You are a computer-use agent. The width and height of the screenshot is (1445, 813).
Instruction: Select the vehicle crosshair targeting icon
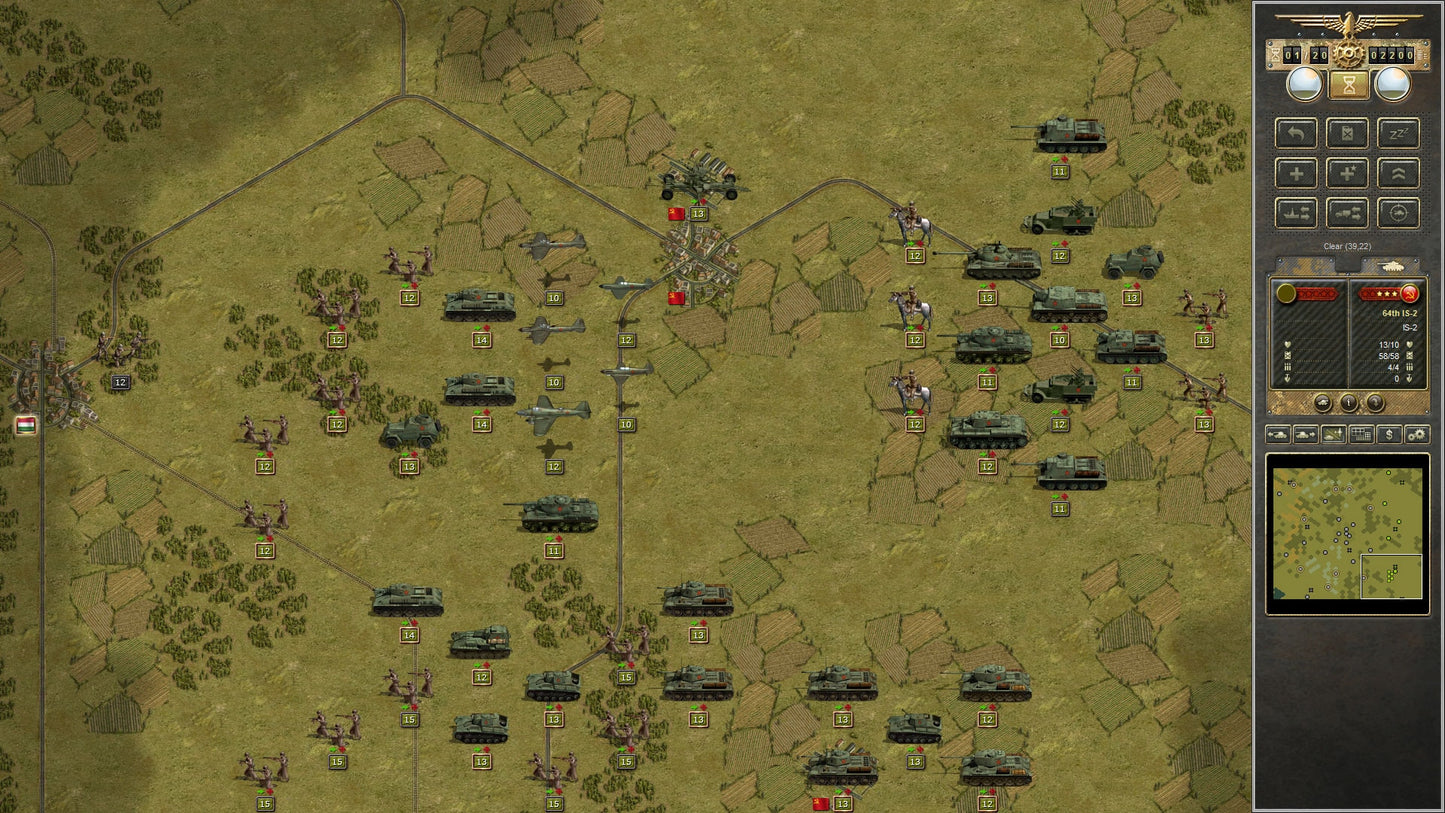coord(1399,212)
